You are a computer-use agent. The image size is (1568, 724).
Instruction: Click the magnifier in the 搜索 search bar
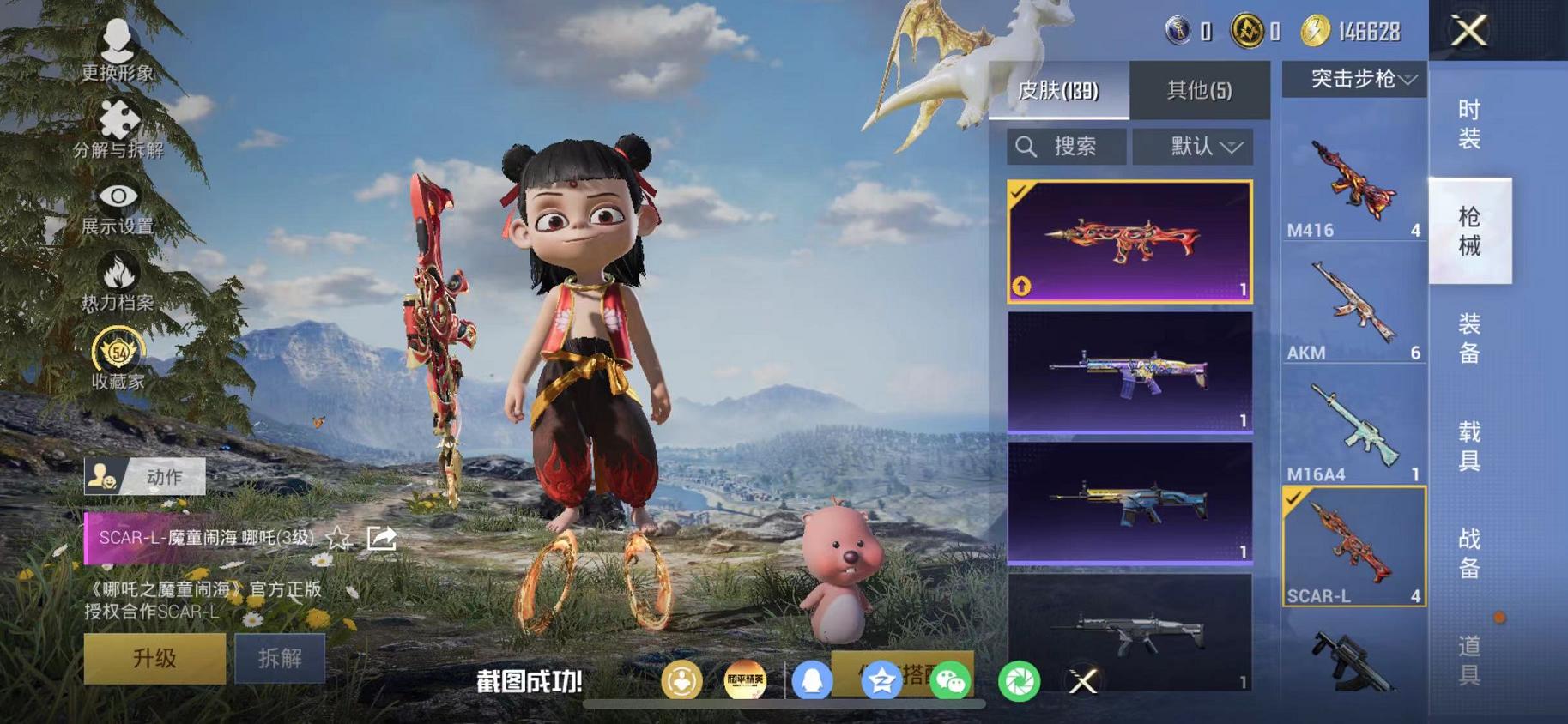click(1027, 146)
